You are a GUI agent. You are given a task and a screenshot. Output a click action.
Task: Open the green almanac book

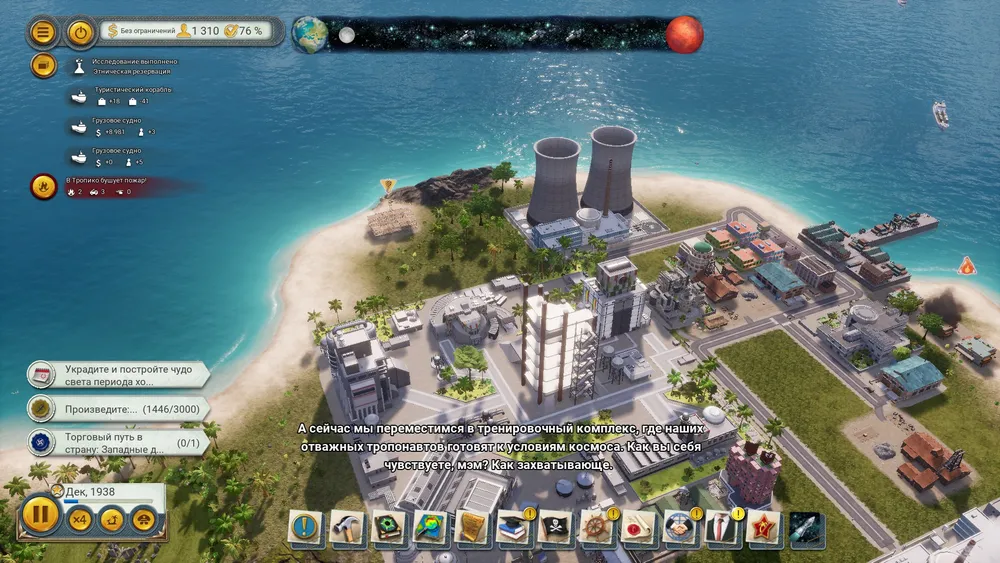389,527
